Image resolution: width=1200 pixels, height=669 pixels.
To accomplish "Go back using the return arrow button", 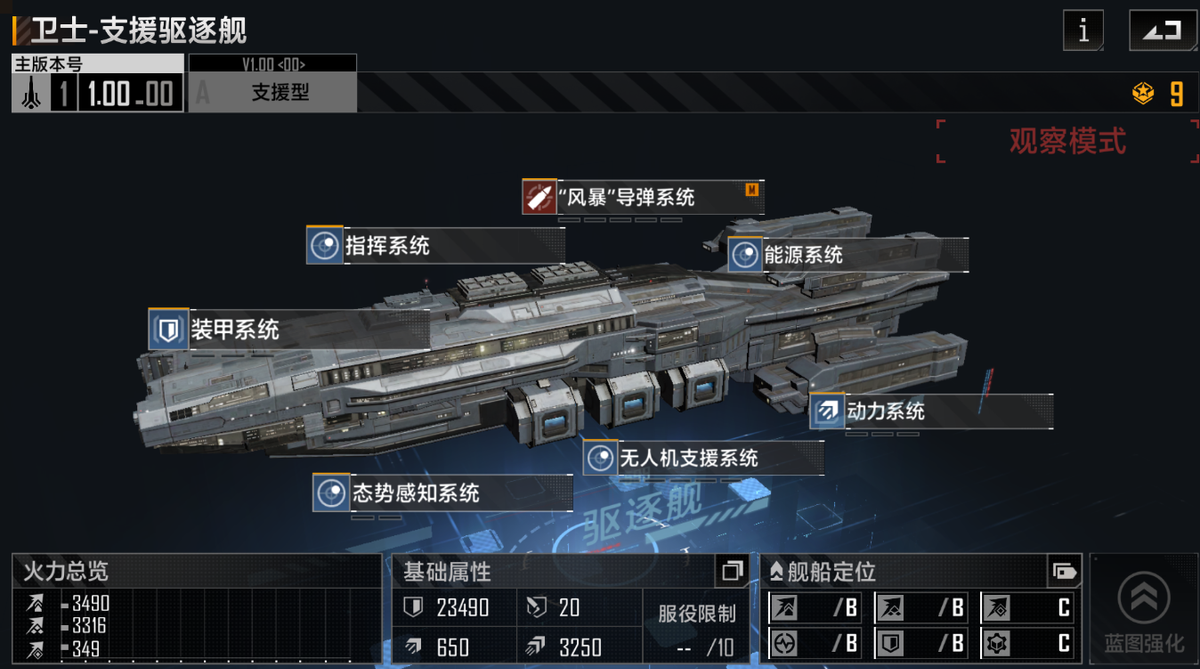I will [1161, 31].
